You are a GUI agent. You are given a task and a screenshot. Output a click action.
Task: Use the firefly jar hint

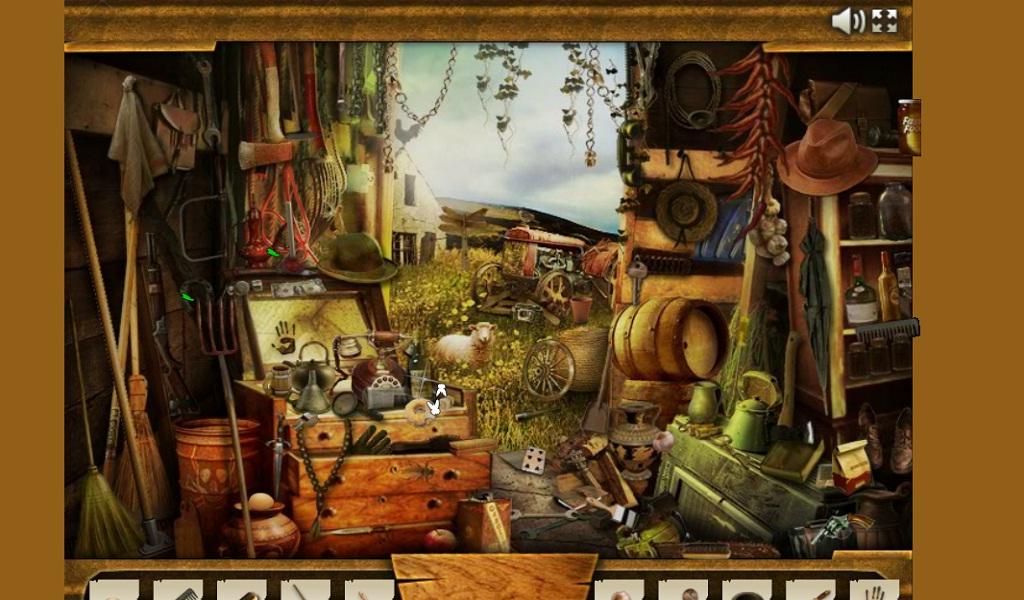(908, 127)
